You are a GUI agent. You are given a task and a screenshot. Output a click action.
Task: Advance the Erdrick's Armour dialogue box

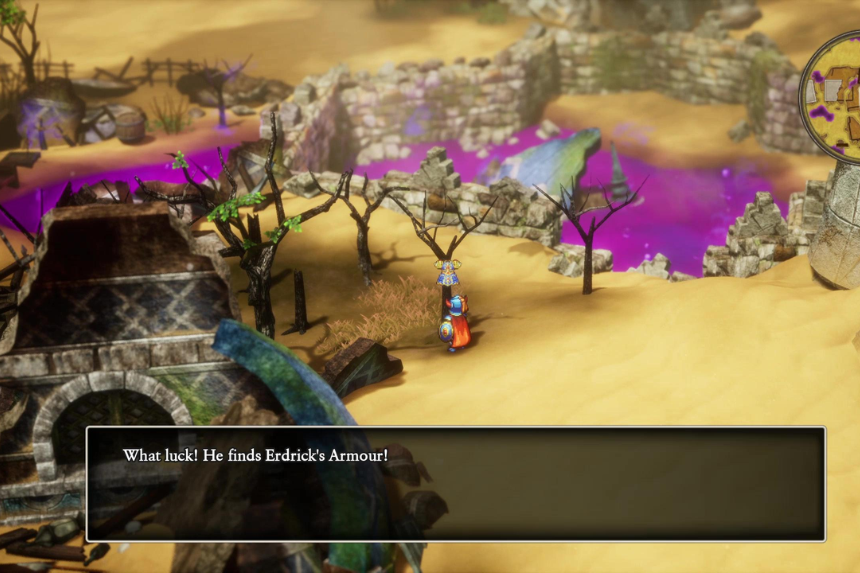click(x=456, y=484)
